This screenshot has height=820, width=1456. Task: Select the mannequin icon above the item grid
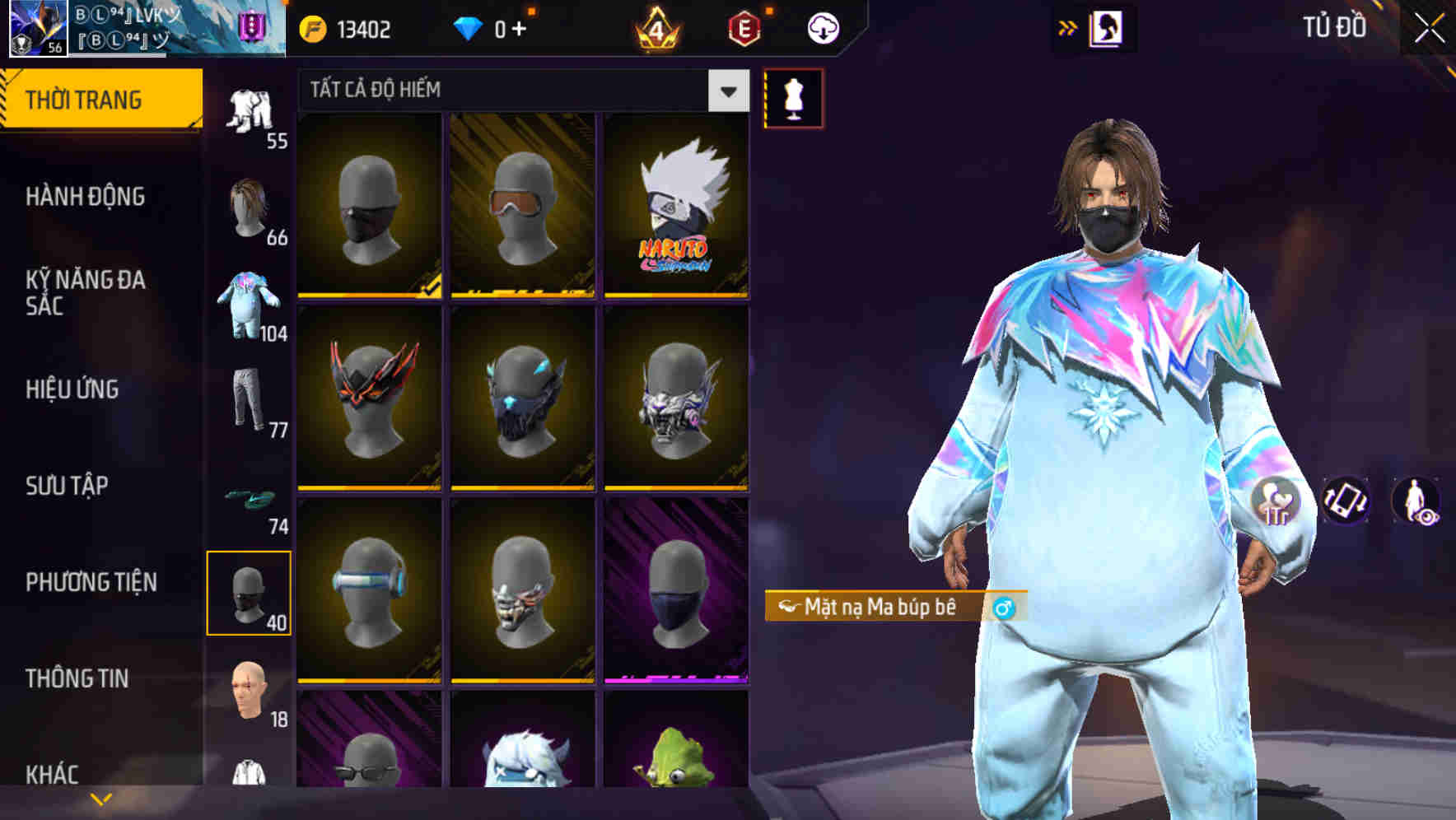(793, 98)
